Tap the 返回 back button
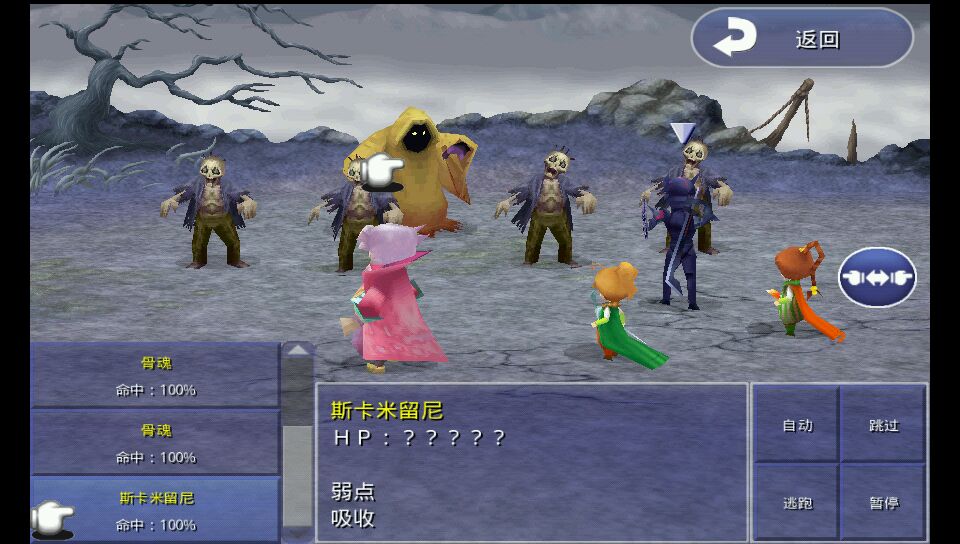The width and height of the screenshot is (960, 544). coord(802,39)
